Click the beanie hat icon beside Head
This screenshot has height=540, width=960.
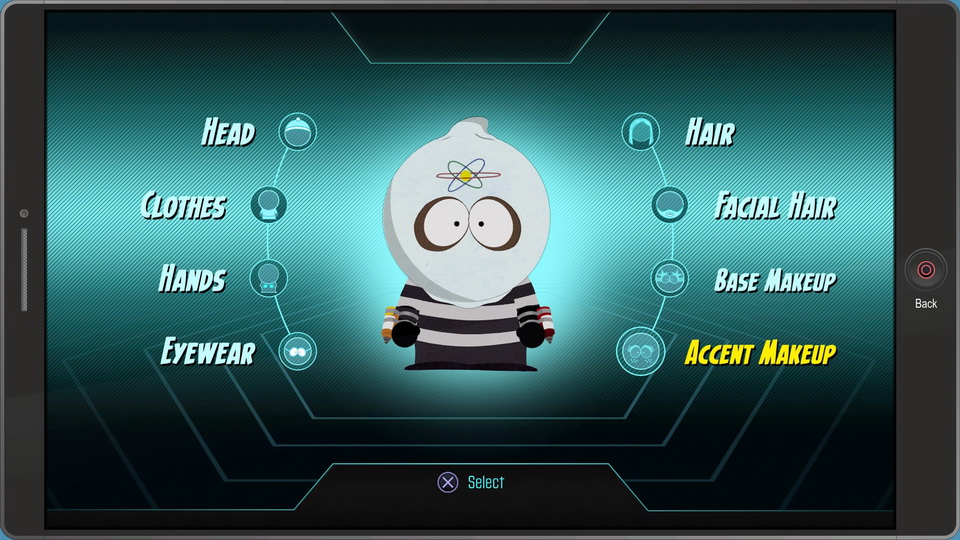click(x=297, y=132)
